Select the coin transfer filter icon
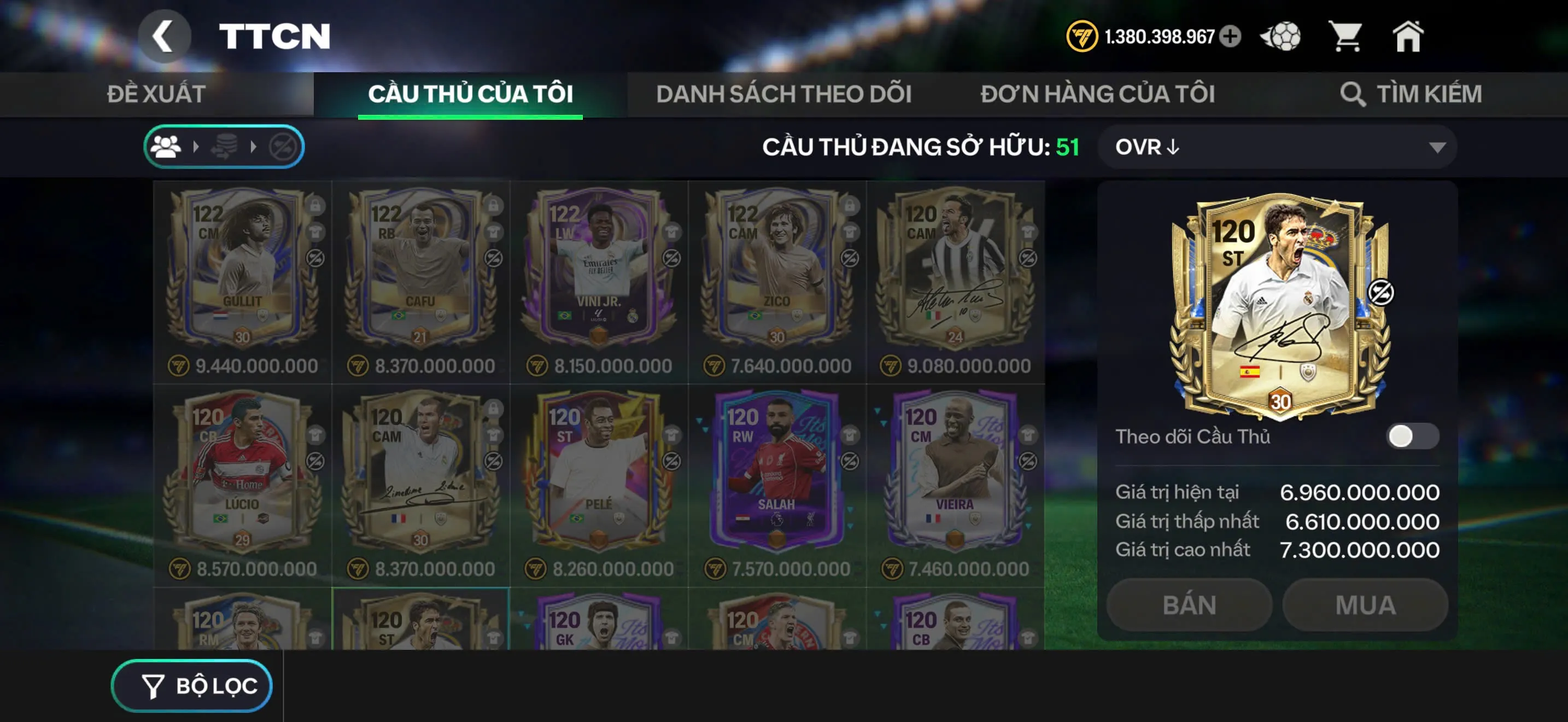 (224, 146)
